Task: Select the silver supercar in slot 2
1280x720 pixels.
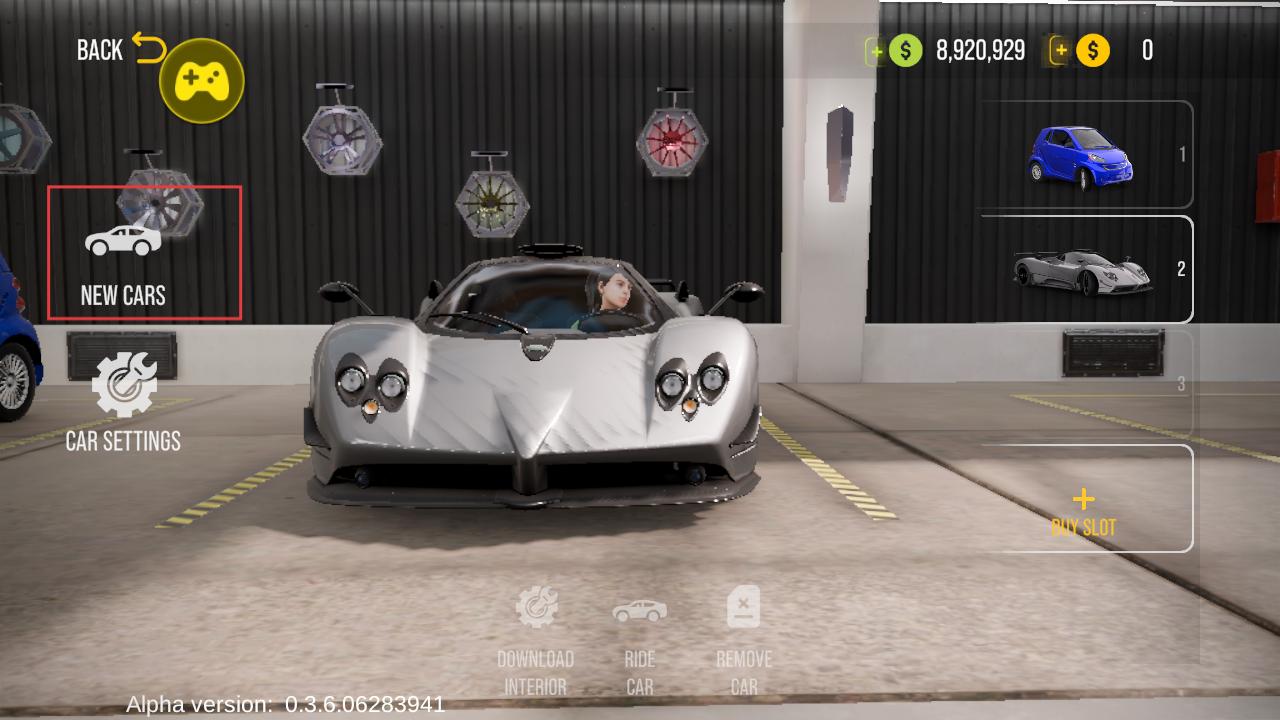Action: [1085, 270]
